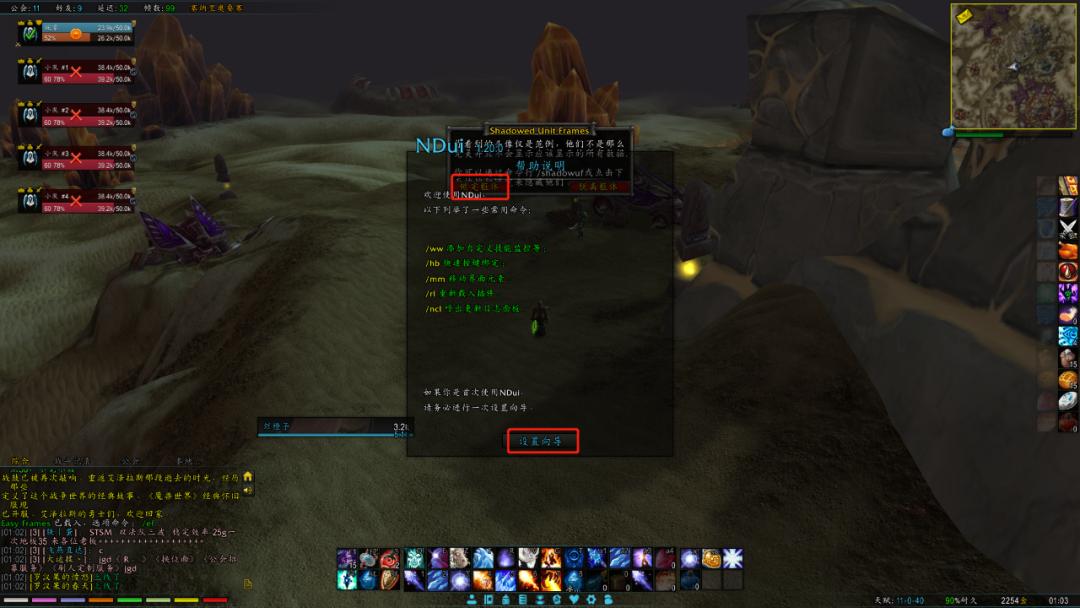Click the yellow mail icon on minimap
Screen dimensions: 1080x608
click(x=965, y=17)
